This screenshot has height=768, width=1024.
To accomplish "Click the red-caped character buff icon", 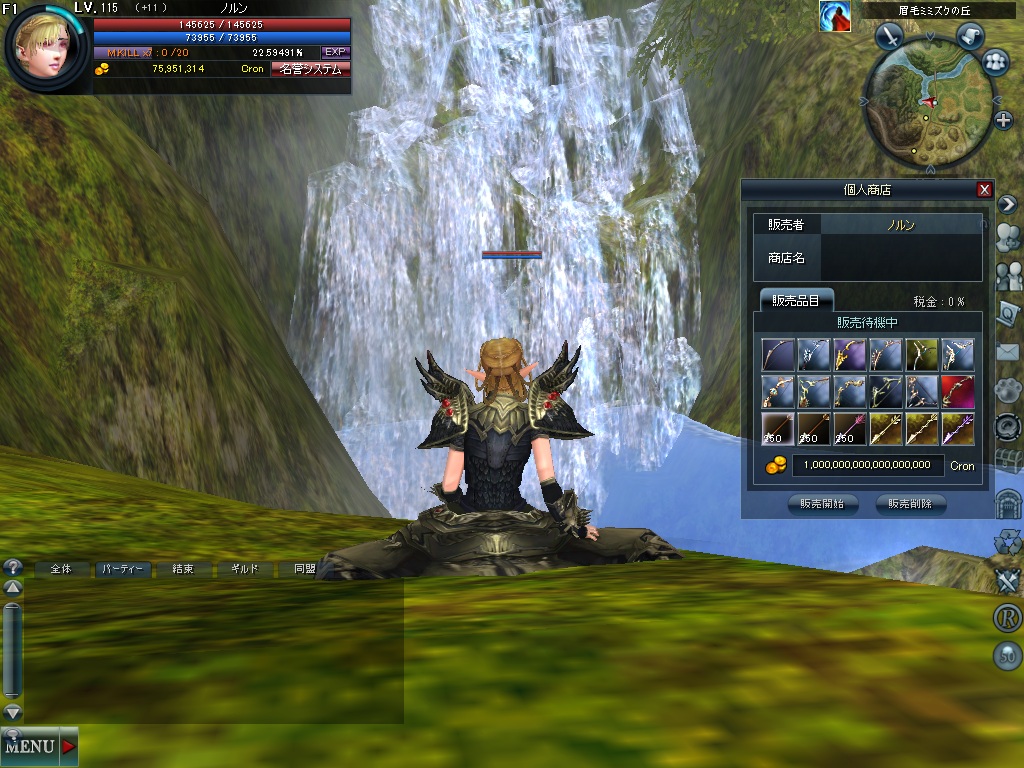I will tap(834, 16).
